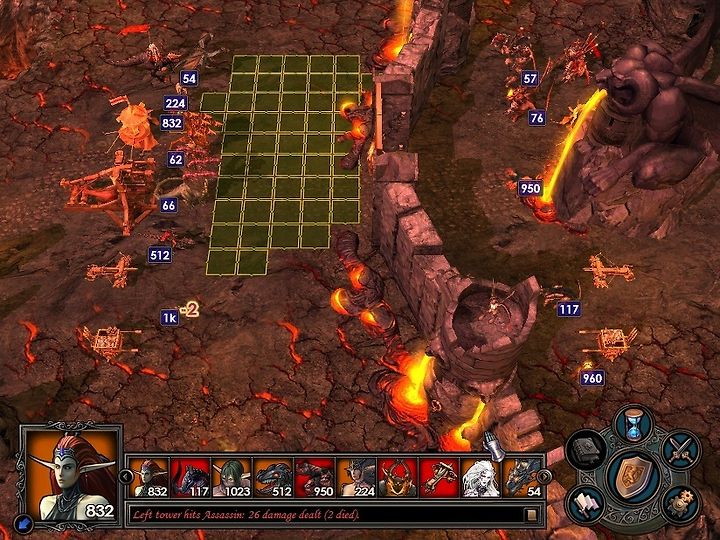
Task: Select the turn-bar unit with 224
Action: [356, 476]
